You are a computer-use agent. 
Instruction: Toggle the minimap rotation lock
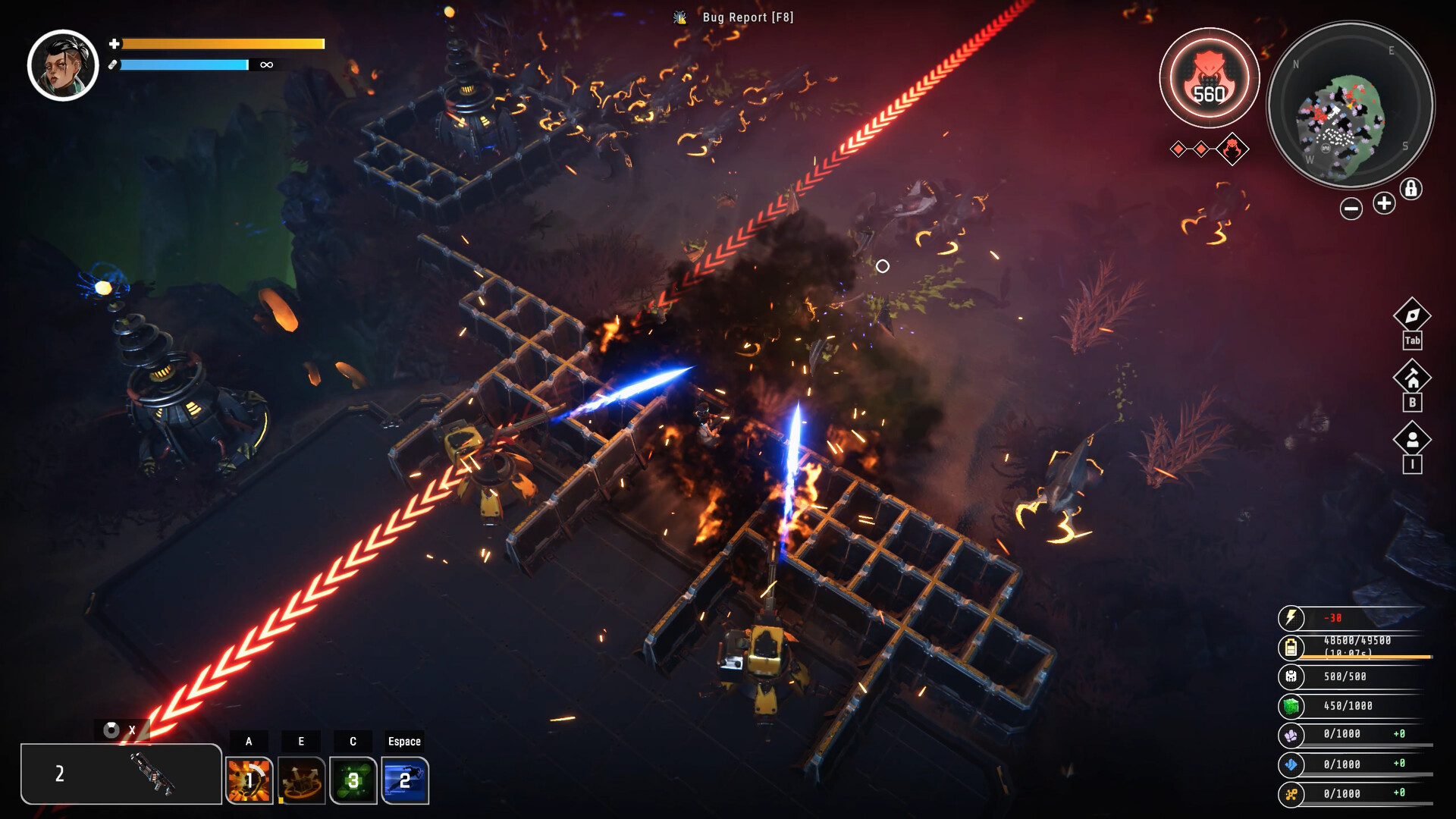point(1410,189)
